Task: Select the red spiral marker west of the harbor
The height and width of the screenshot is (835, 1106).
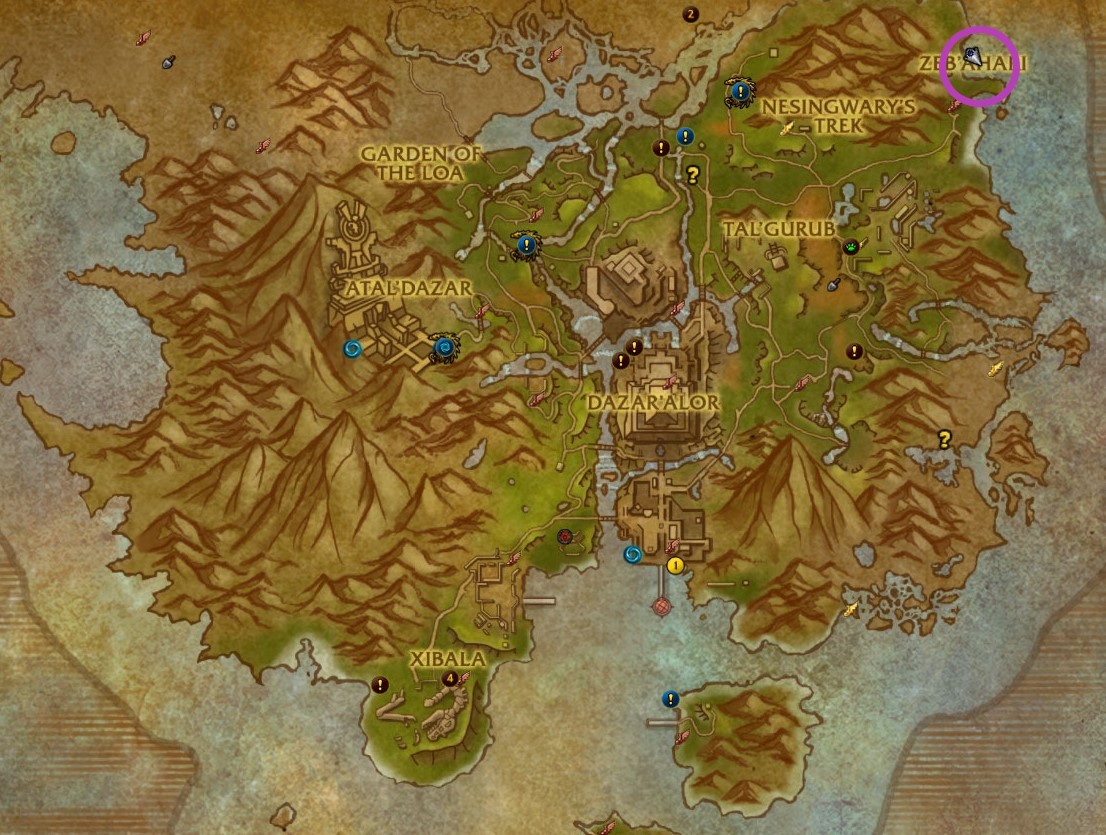Action: [x=565, y=537]
